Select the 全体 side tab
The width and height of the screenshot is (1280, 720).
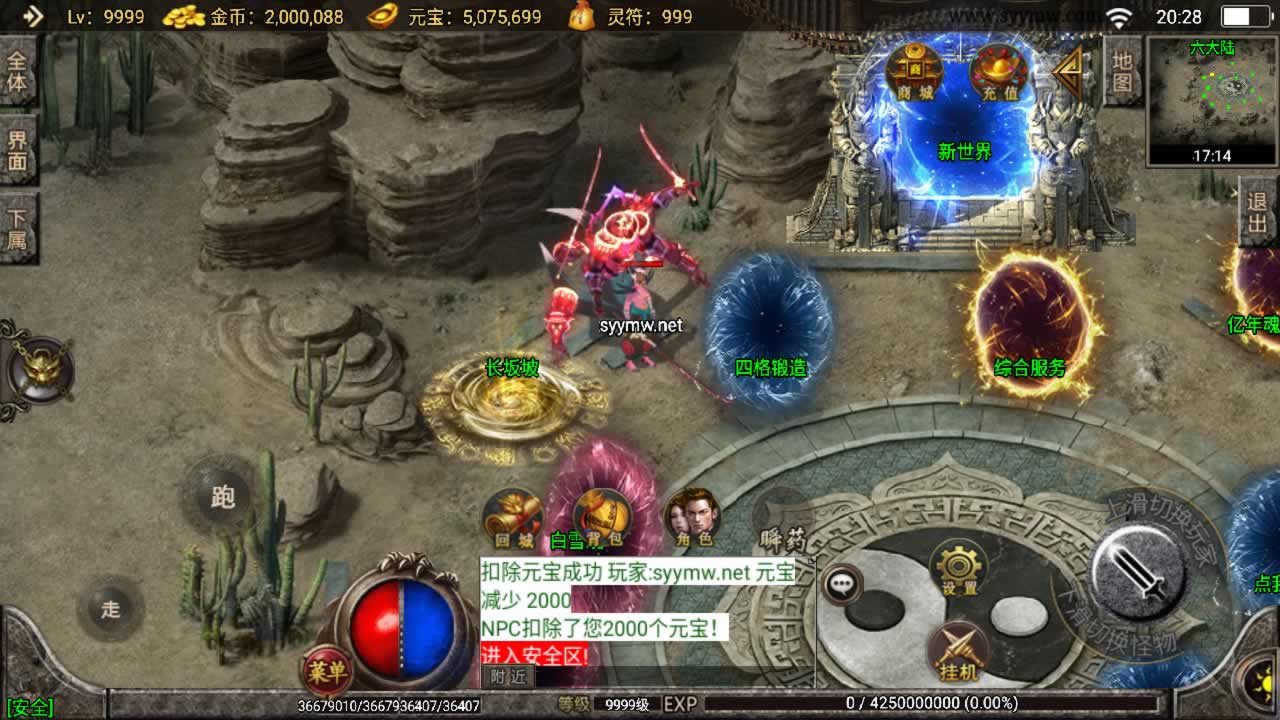point(17,70)
